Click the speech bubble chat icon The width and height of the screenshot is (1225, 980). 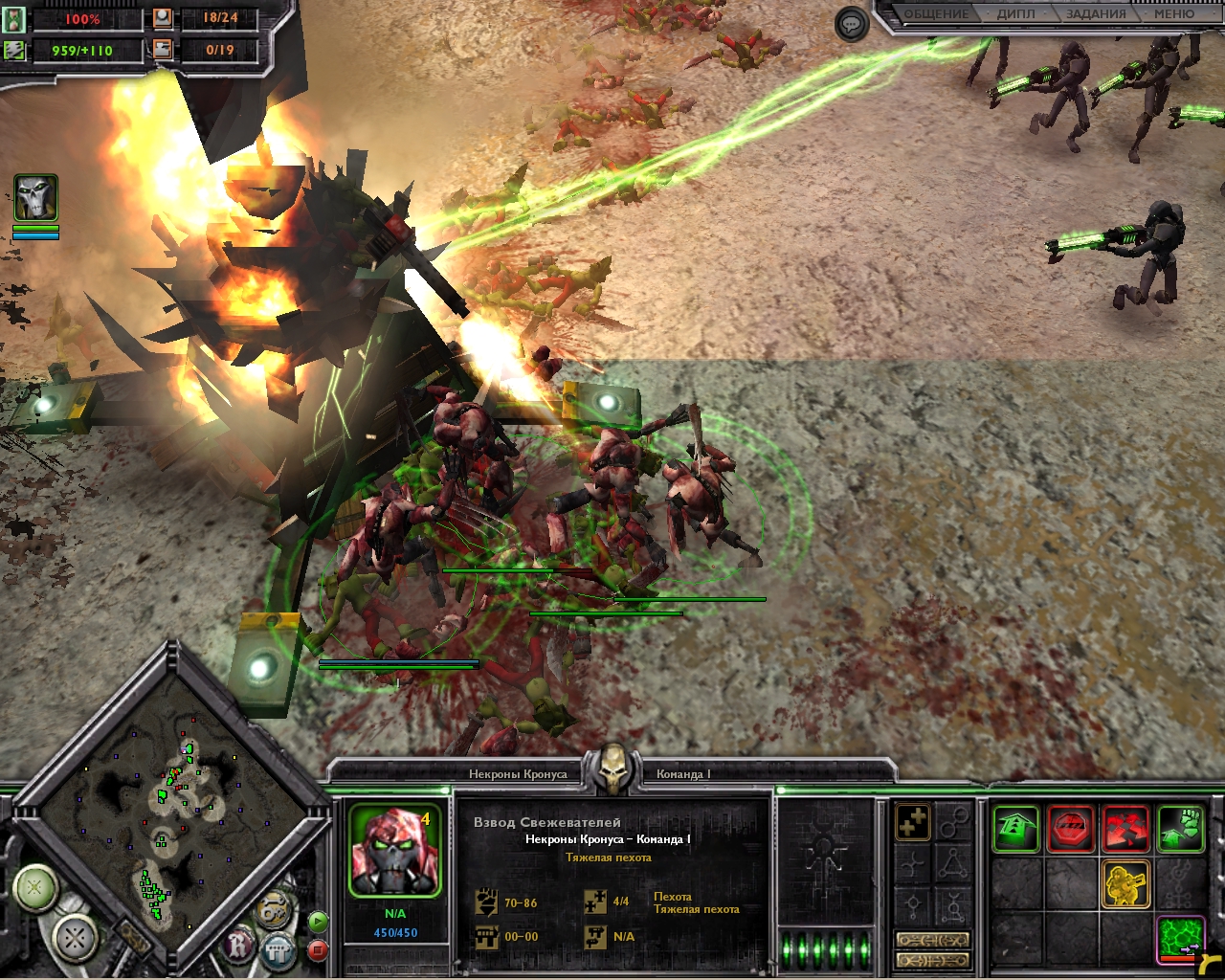[851, 24]
